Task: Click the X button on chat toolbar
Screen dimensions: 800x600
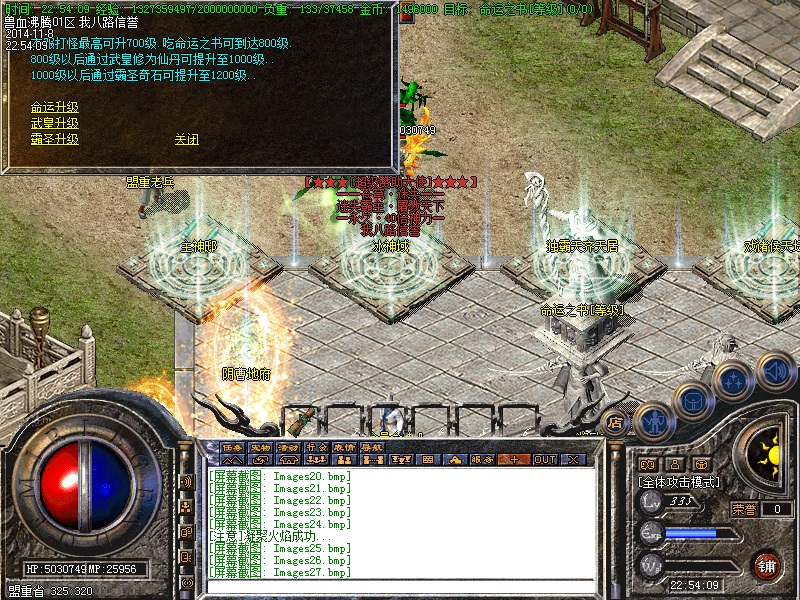Action: [x=573, y=460]
